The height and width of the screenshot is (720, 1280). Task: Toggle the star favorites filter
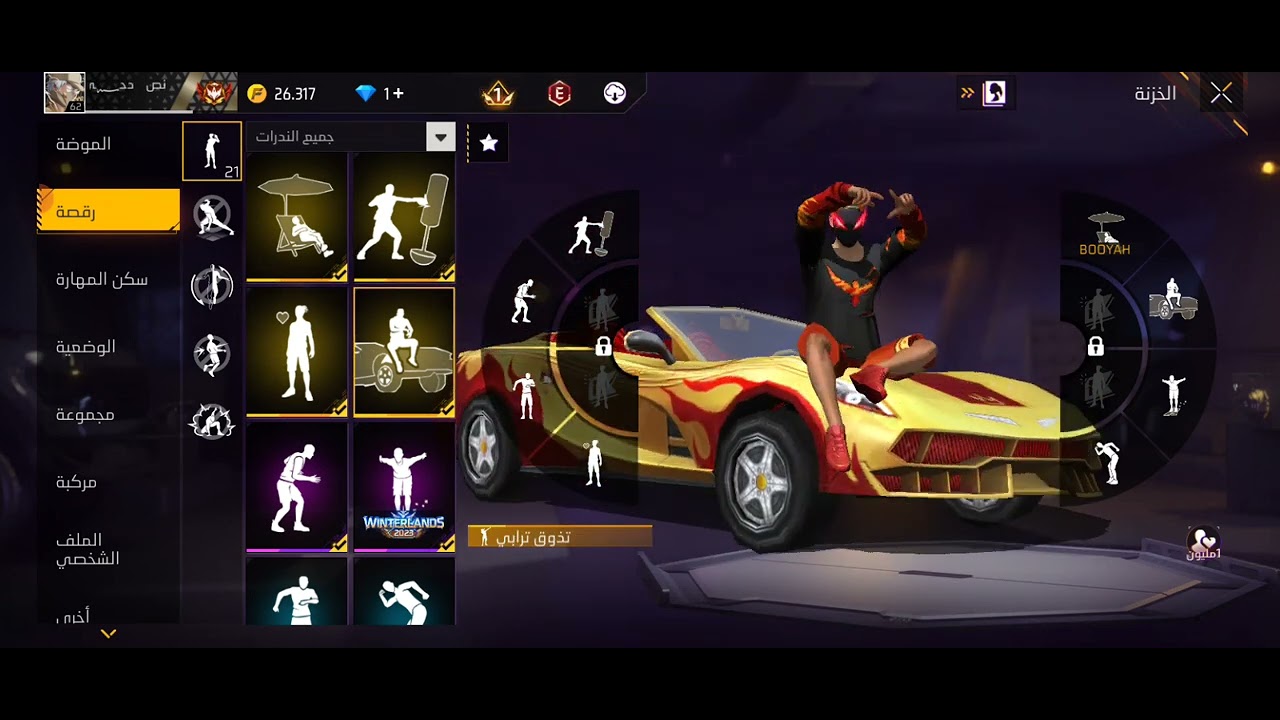click(488, 143)
